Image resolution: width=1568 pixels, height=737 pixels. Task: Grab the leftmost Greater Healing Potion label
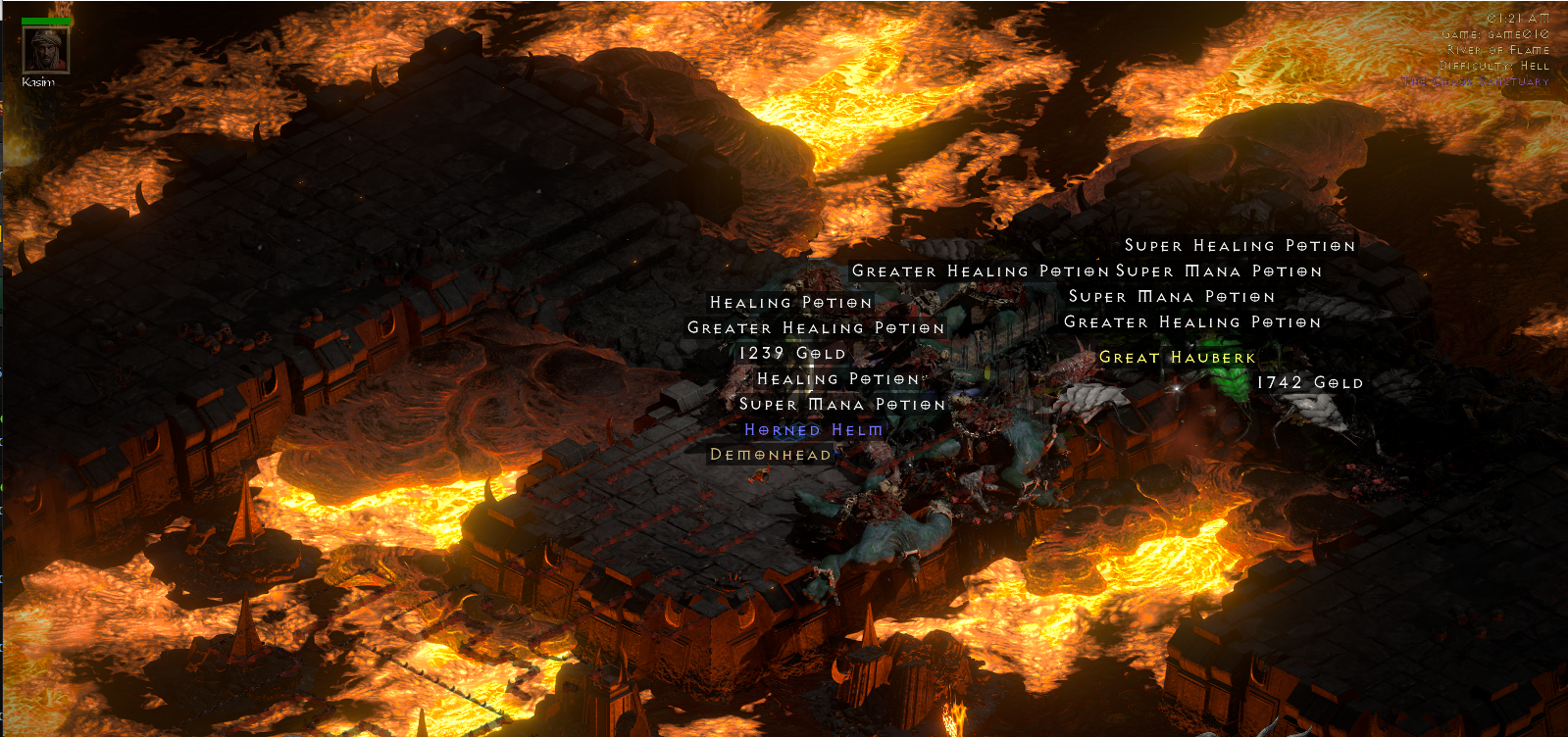tap(818, 328)
